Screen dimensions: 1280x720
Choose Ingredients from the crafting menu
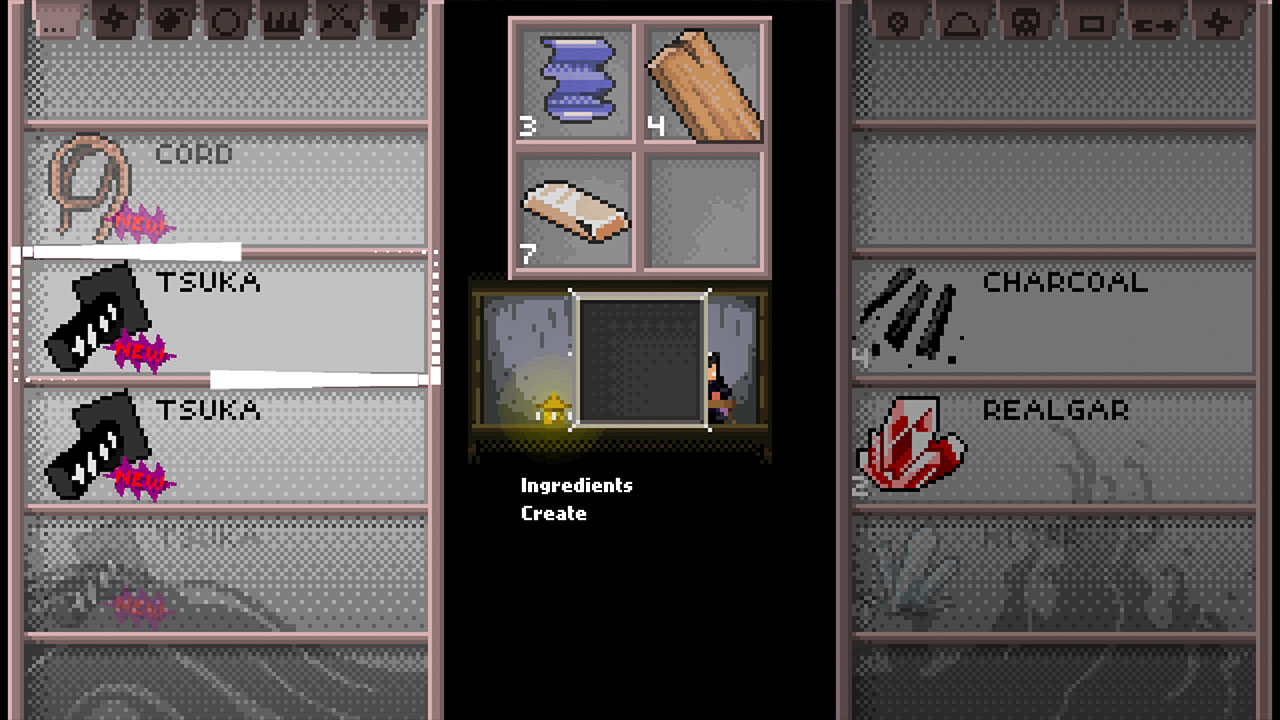(575, 485)
